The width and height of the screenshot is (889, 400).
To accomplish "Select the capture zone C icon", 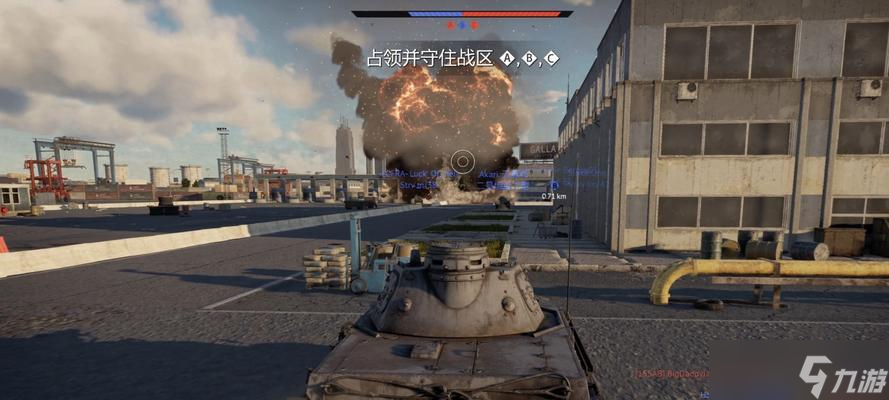I will coord(551,58).
